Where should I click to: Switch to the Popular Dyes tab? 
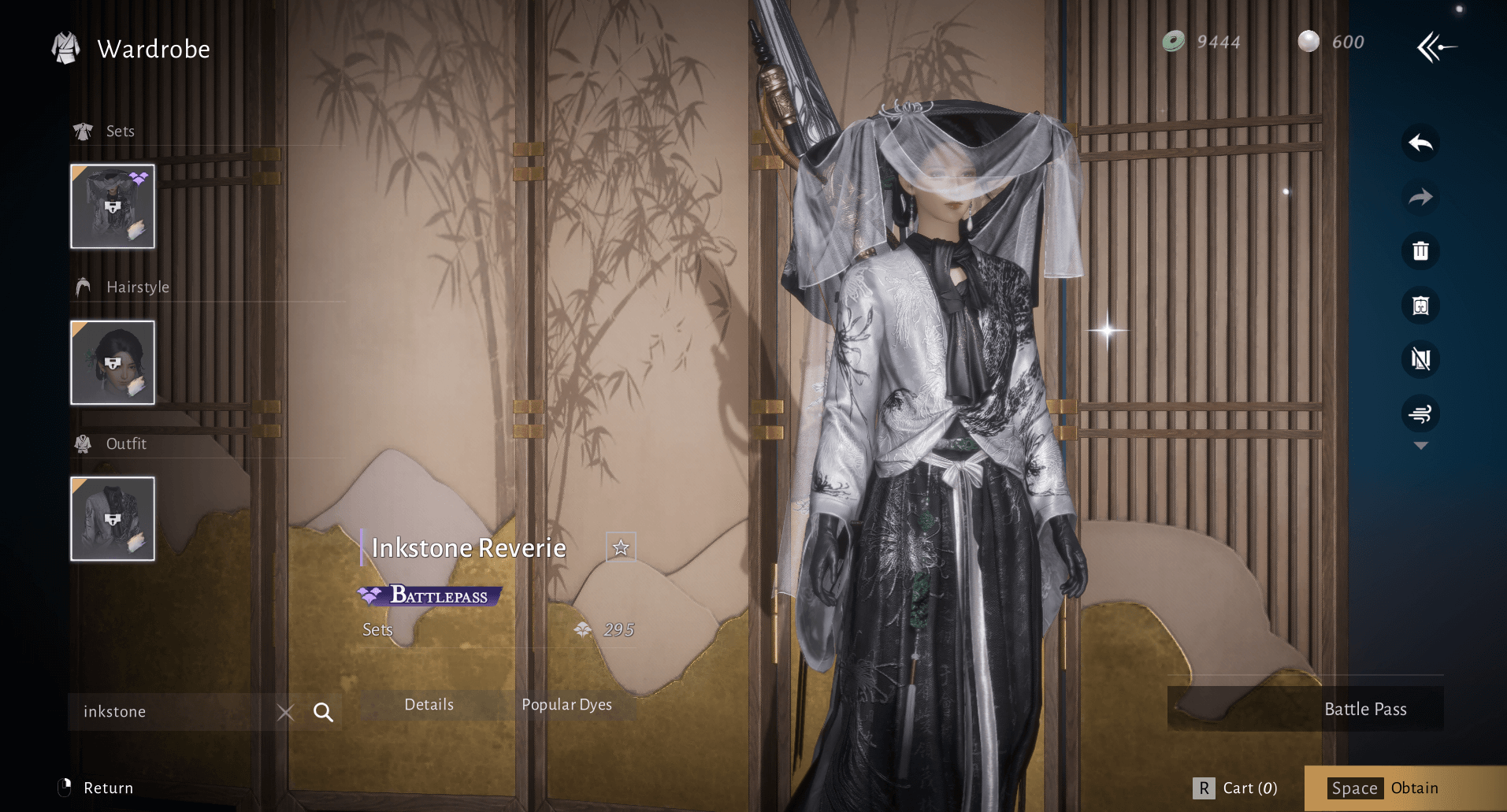point(566,705)
